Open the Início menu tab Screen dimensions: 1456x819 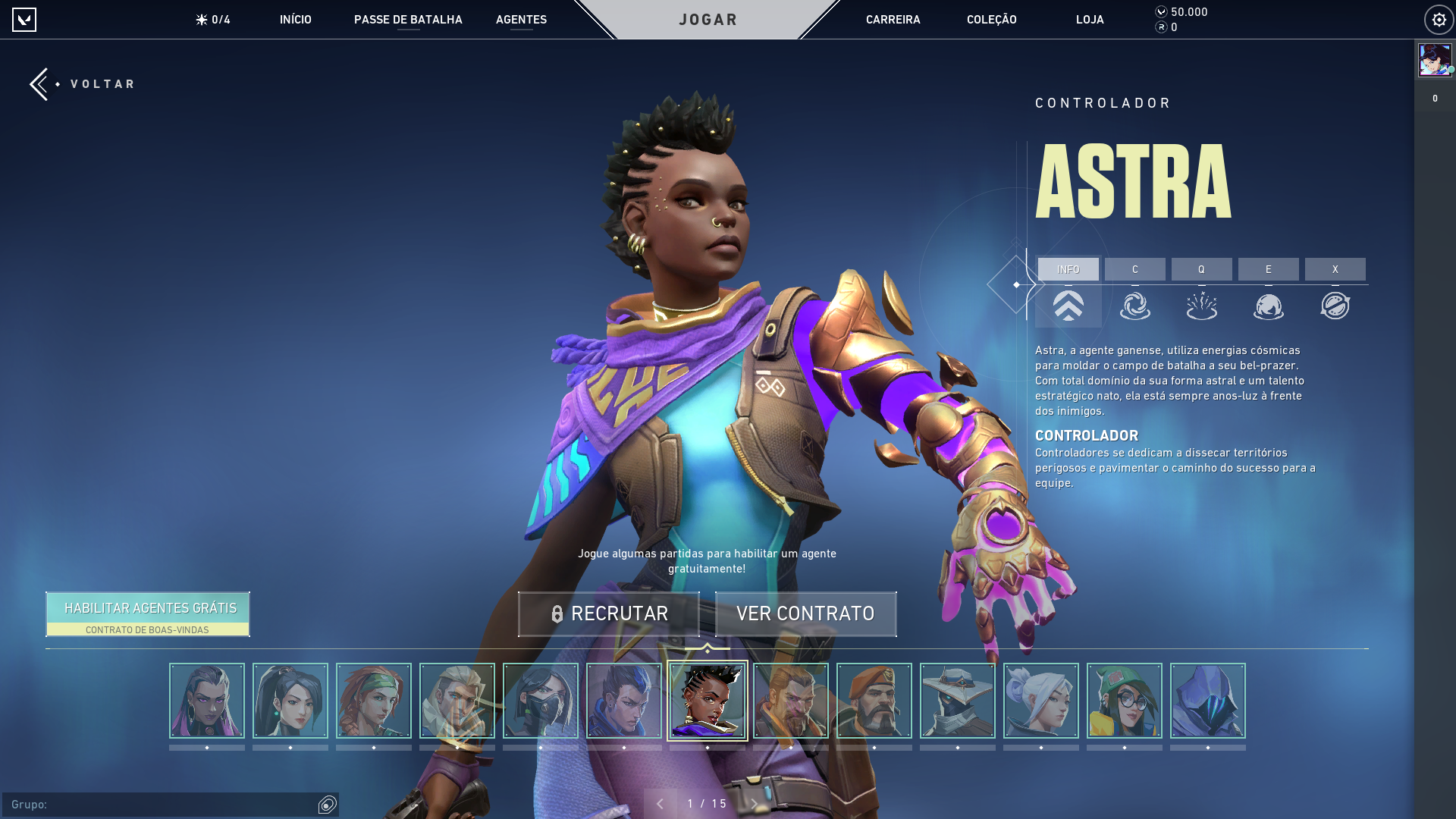pyautogui.click(x=295, y=20)
